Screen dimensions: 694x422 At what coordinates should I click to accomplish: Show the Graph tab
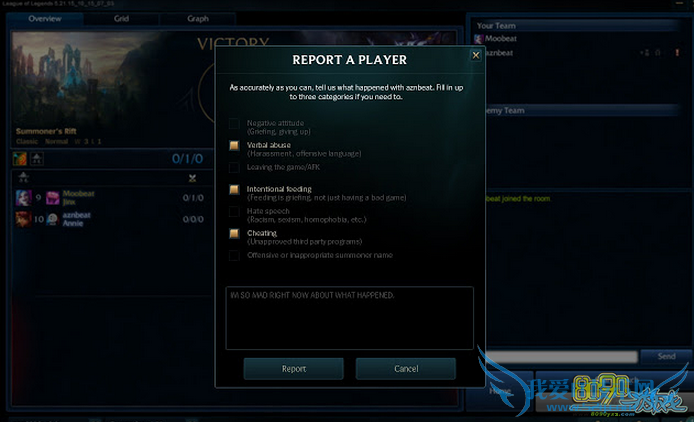pos(198,19)
